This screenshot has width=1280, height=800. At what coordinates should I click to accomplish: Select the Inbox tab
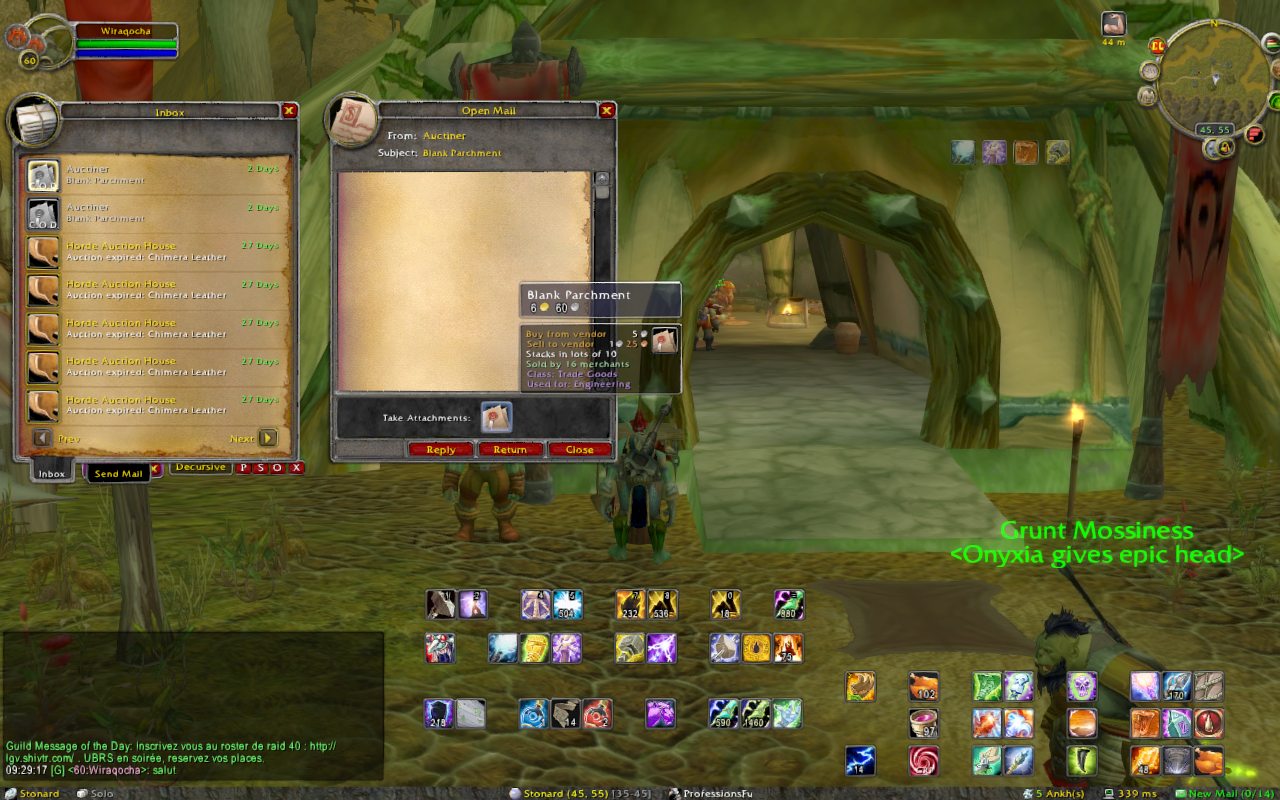point(51,473)
